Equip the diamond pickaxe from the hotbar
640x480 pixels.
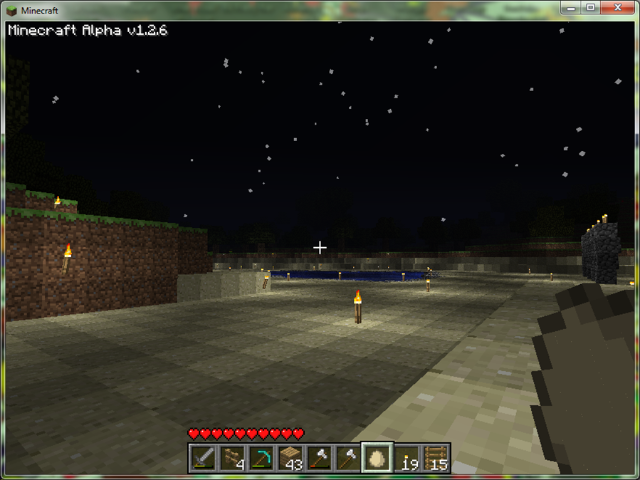tap(262, 458)
